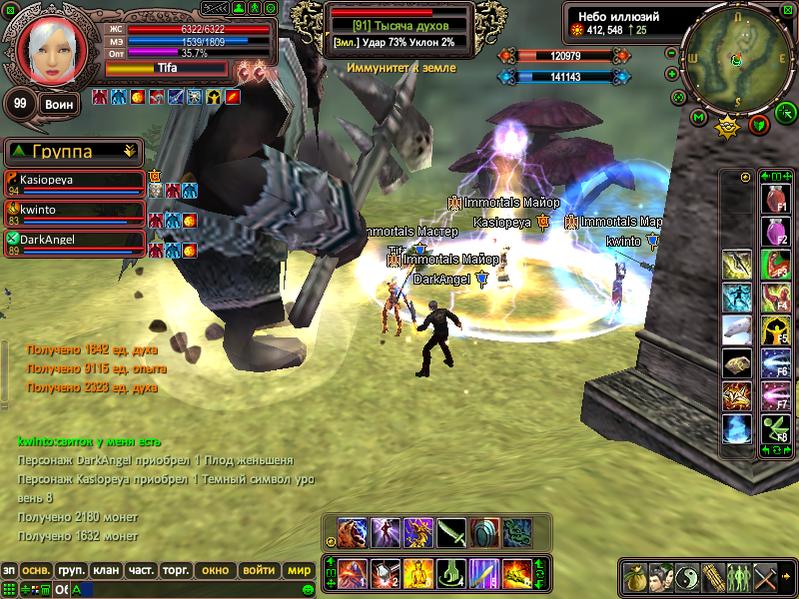Open the inventory bag icon
Viewport: 799px width, 599px height.
636,579
